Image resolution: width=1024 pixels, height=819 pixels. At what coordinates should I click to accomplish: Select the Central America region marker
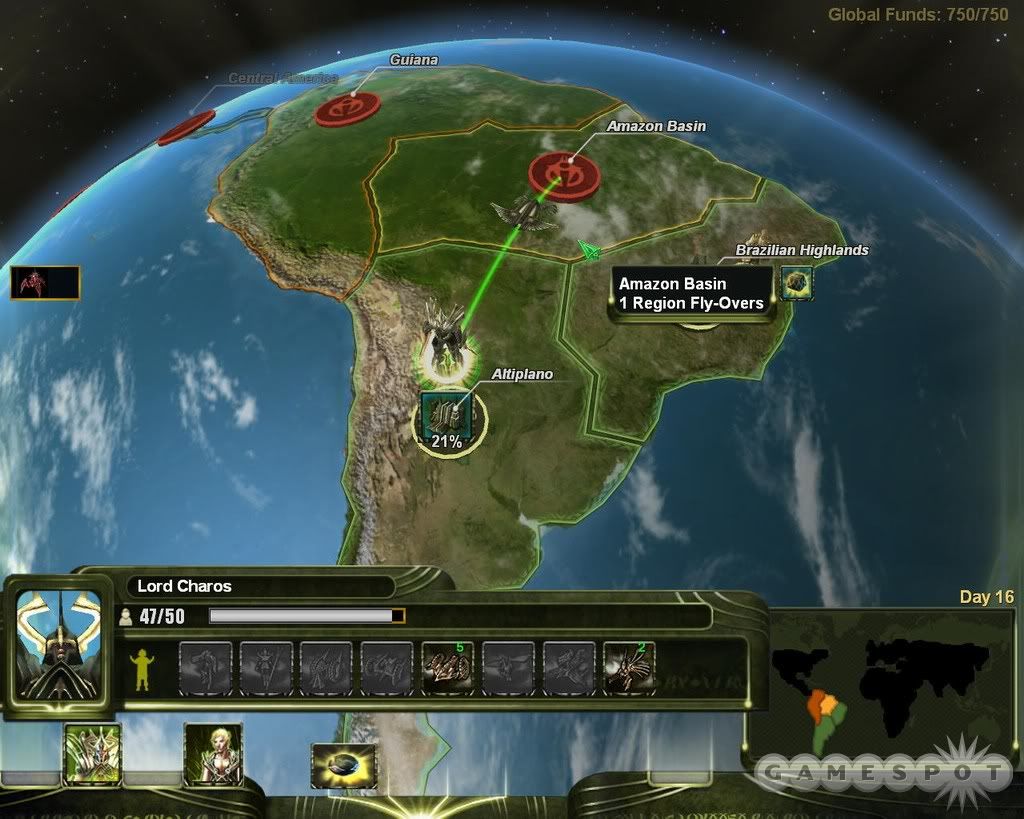point(186,127)
